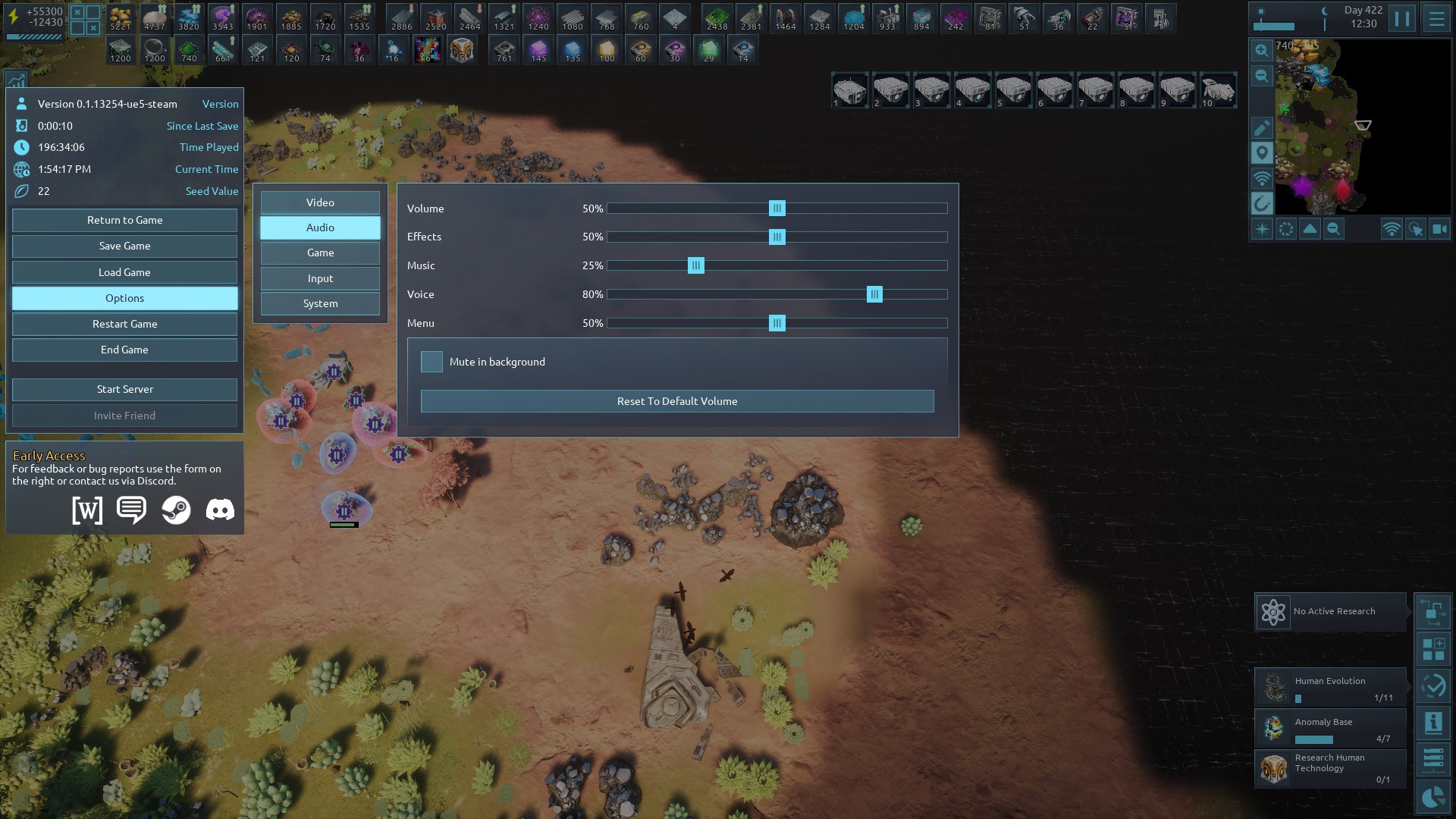The image size is (1456, 819).
Task: Toggle the Mute in background checkbox
Action: pyautogui.click(x=431, y=362)
